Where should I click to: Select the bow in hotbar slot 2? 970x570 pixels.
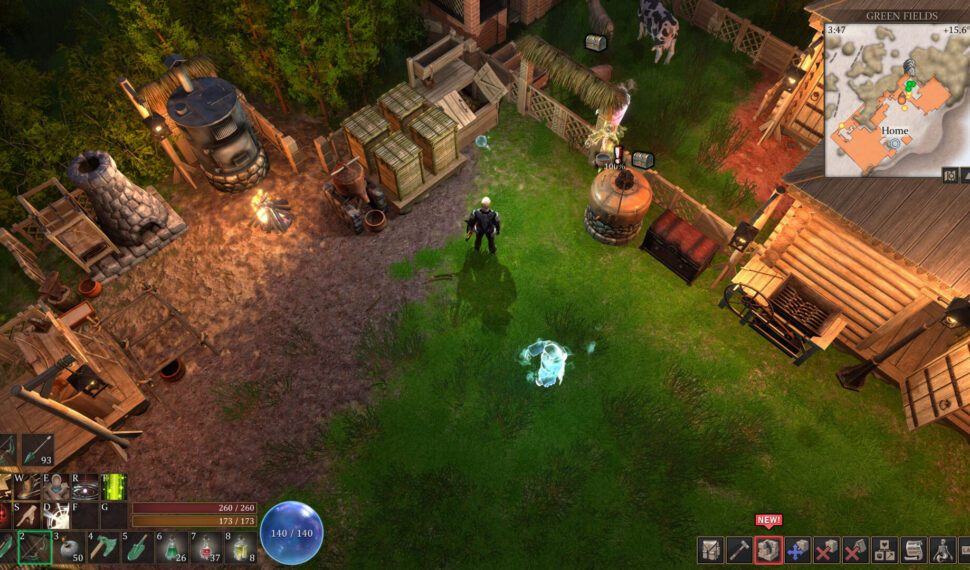(35, 547)
